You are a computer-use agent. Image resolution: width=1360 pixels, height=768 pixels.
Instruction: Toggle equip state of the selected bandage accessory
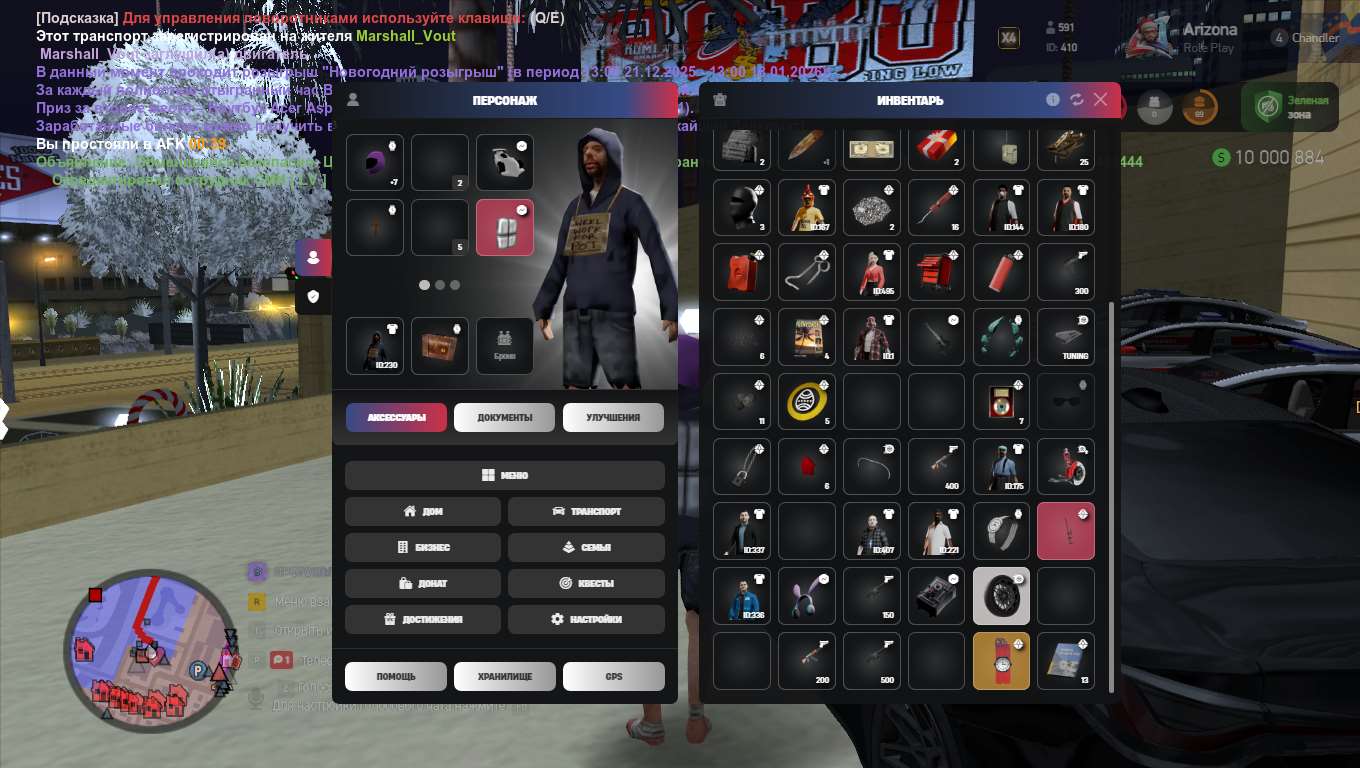pos(521,209)
